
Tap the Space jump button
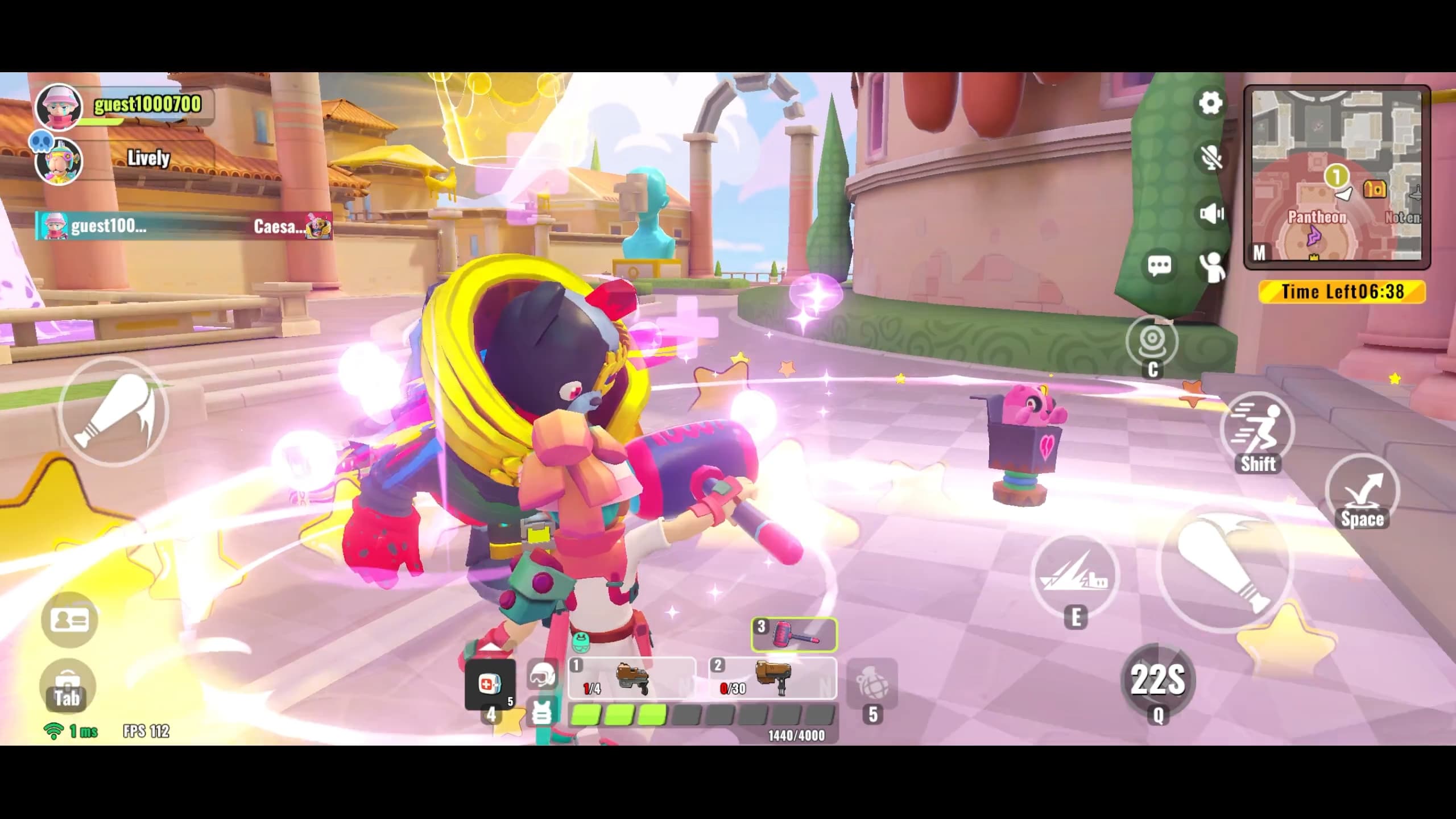[1362, 493]
